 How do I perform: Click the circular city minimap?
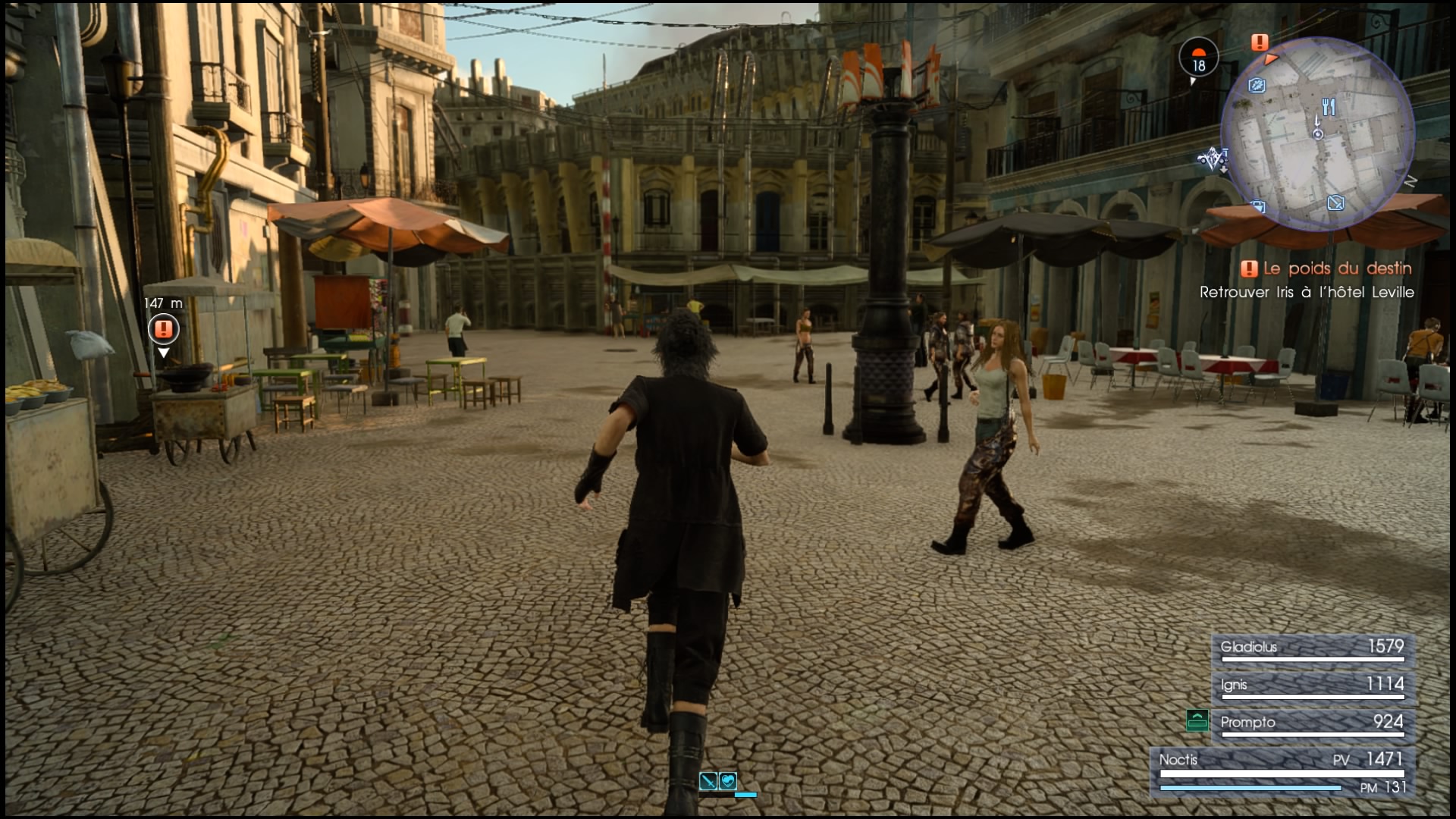1317,134
